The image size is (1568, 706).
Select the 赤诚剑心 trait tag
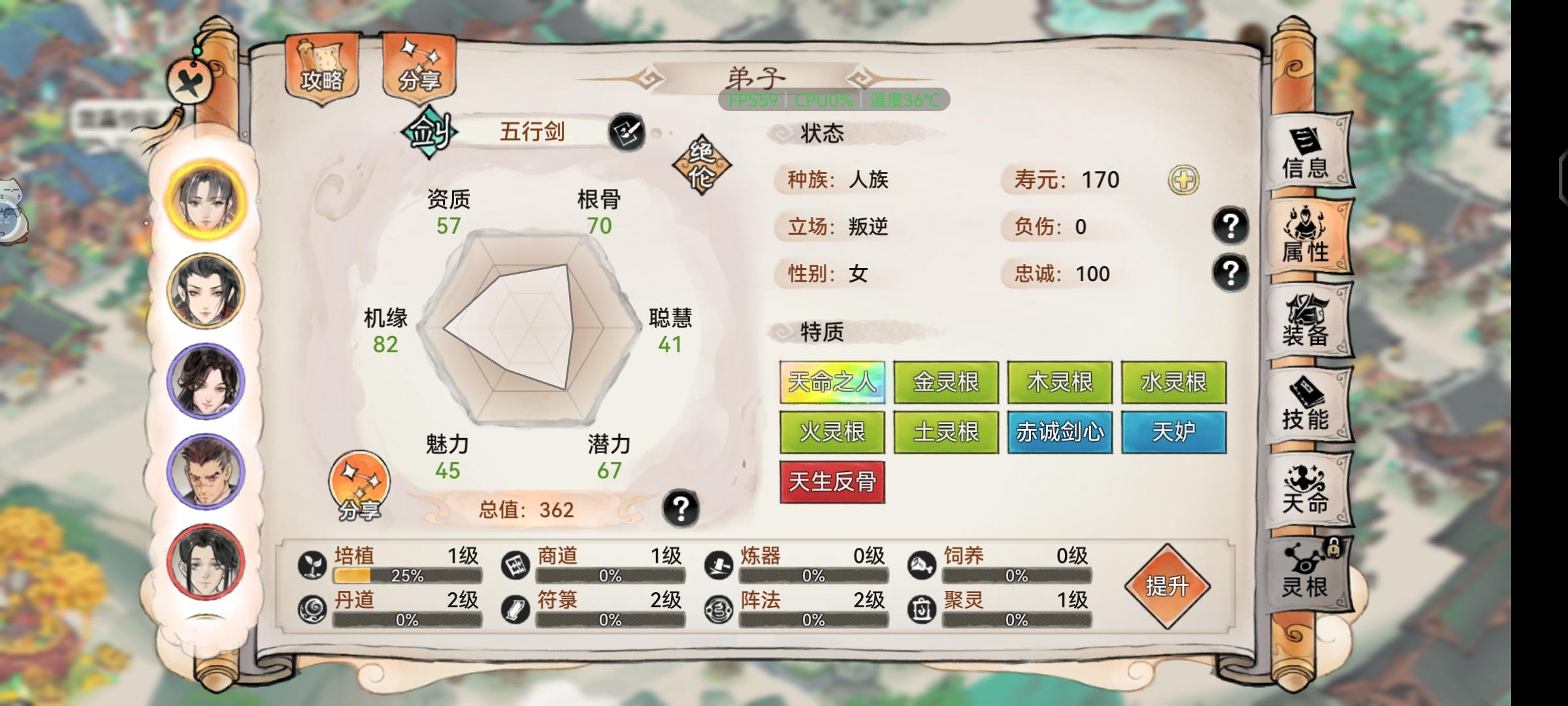(x=1060, y=433)
